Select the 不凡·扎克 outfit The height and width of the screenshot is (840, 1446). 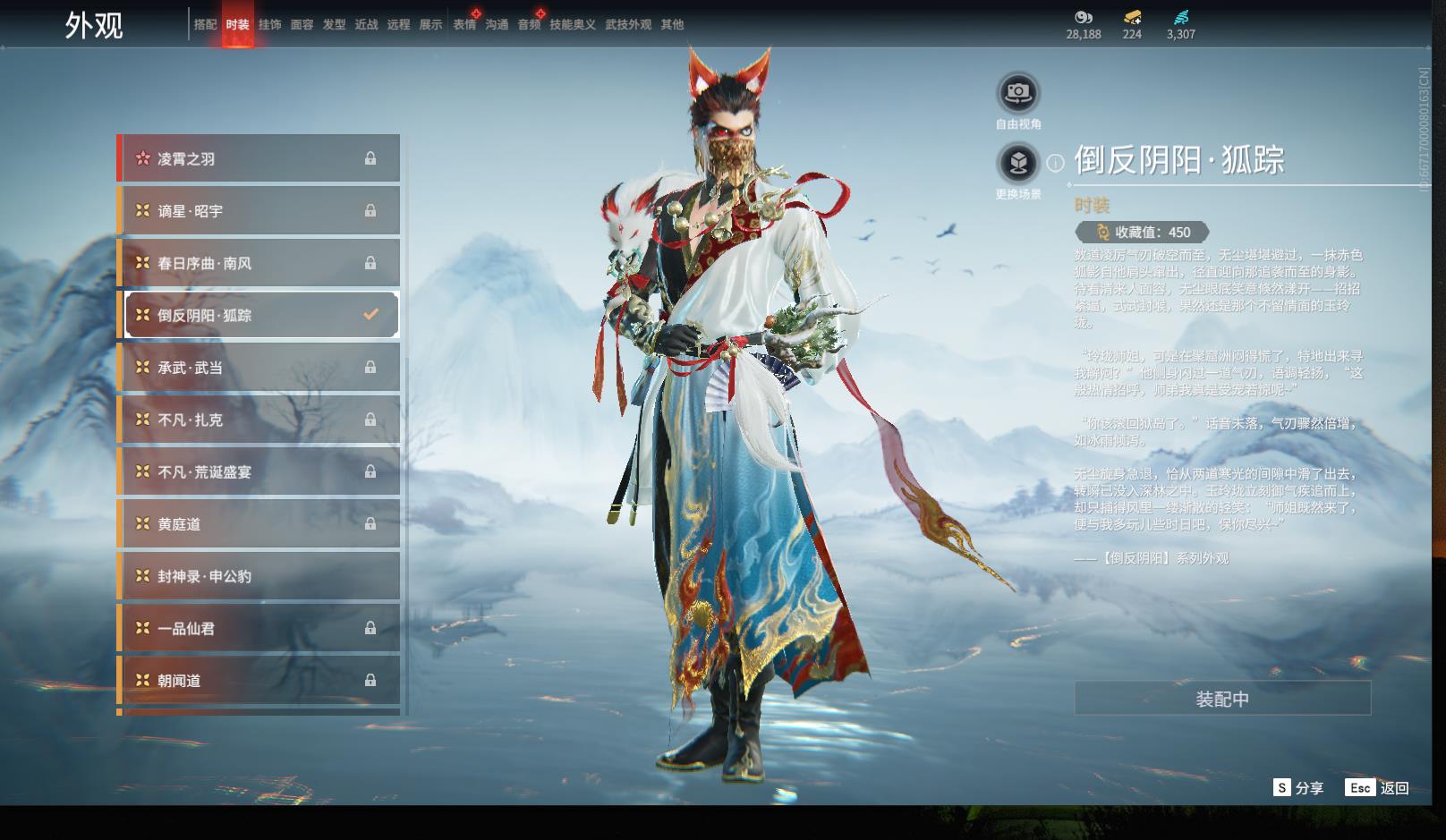(259, 420)
